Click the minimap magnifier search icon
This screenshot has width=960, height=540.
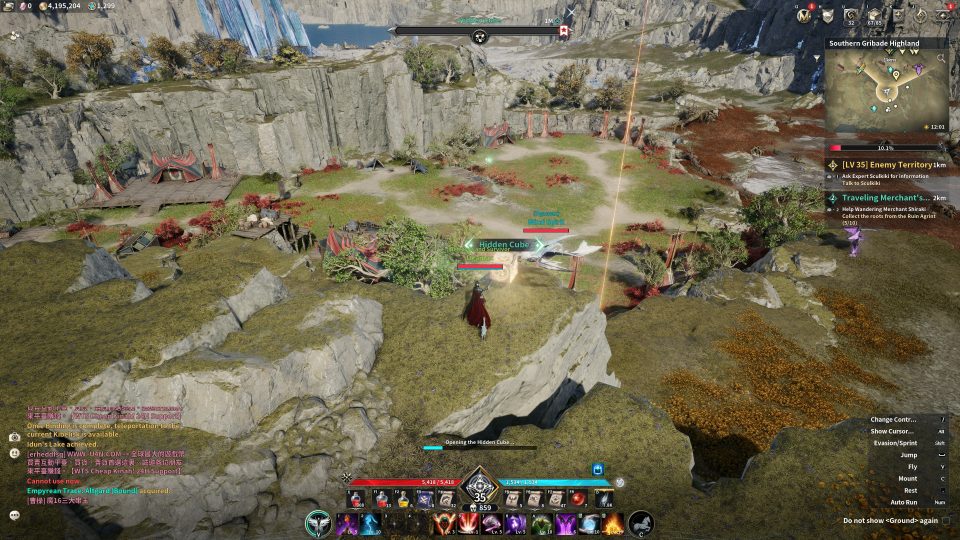[940, 60]
